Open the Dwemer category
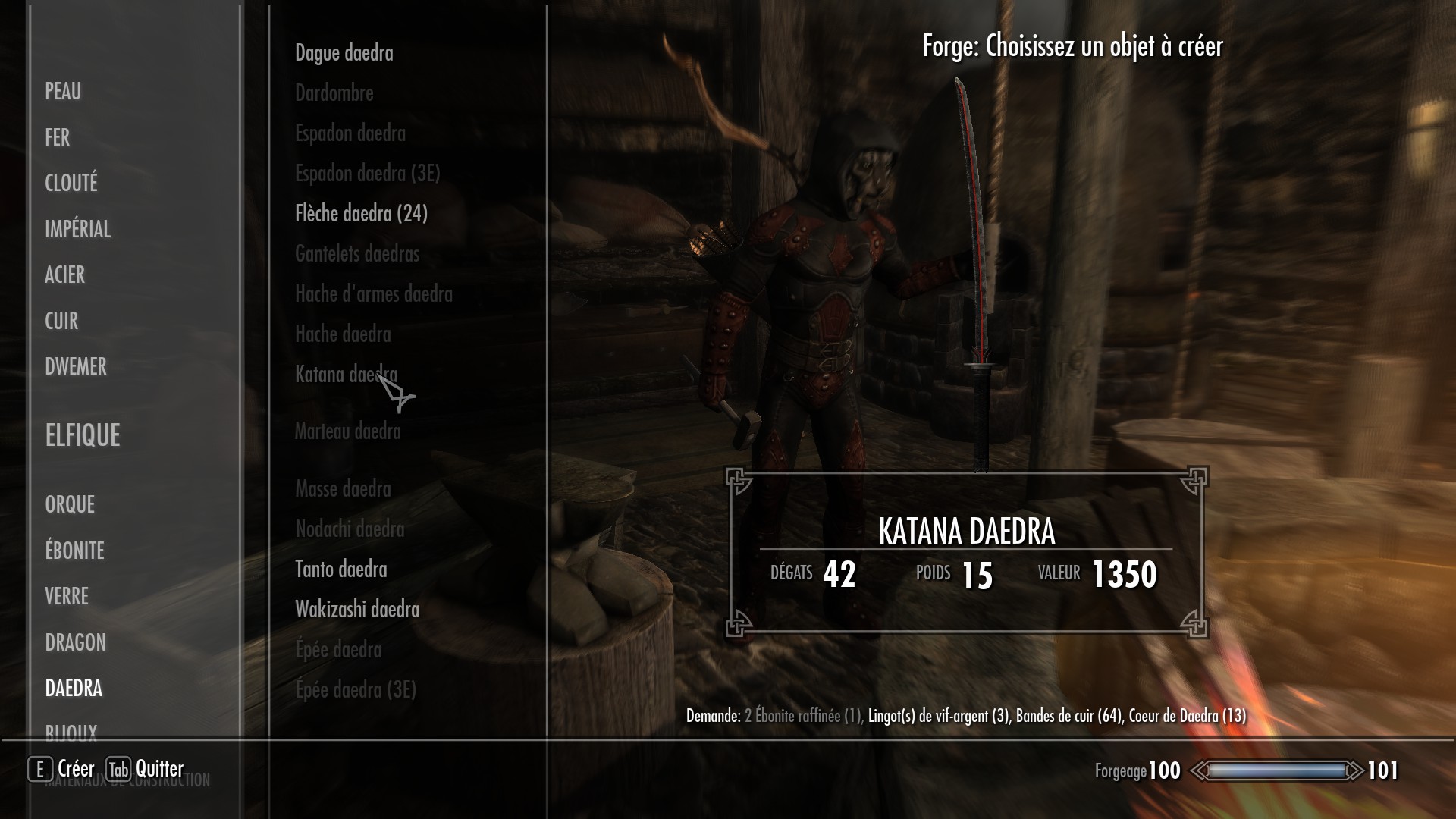The image size is (1456, 819). pyautogui.click(x=76, y=366)
